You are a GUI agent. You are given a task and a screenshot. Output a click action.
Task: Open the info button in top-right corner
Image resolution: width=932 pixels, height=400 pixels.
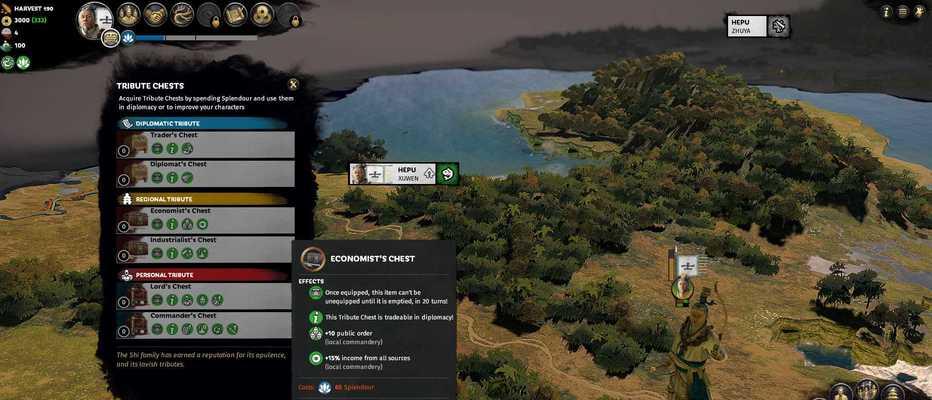point(886,11)
